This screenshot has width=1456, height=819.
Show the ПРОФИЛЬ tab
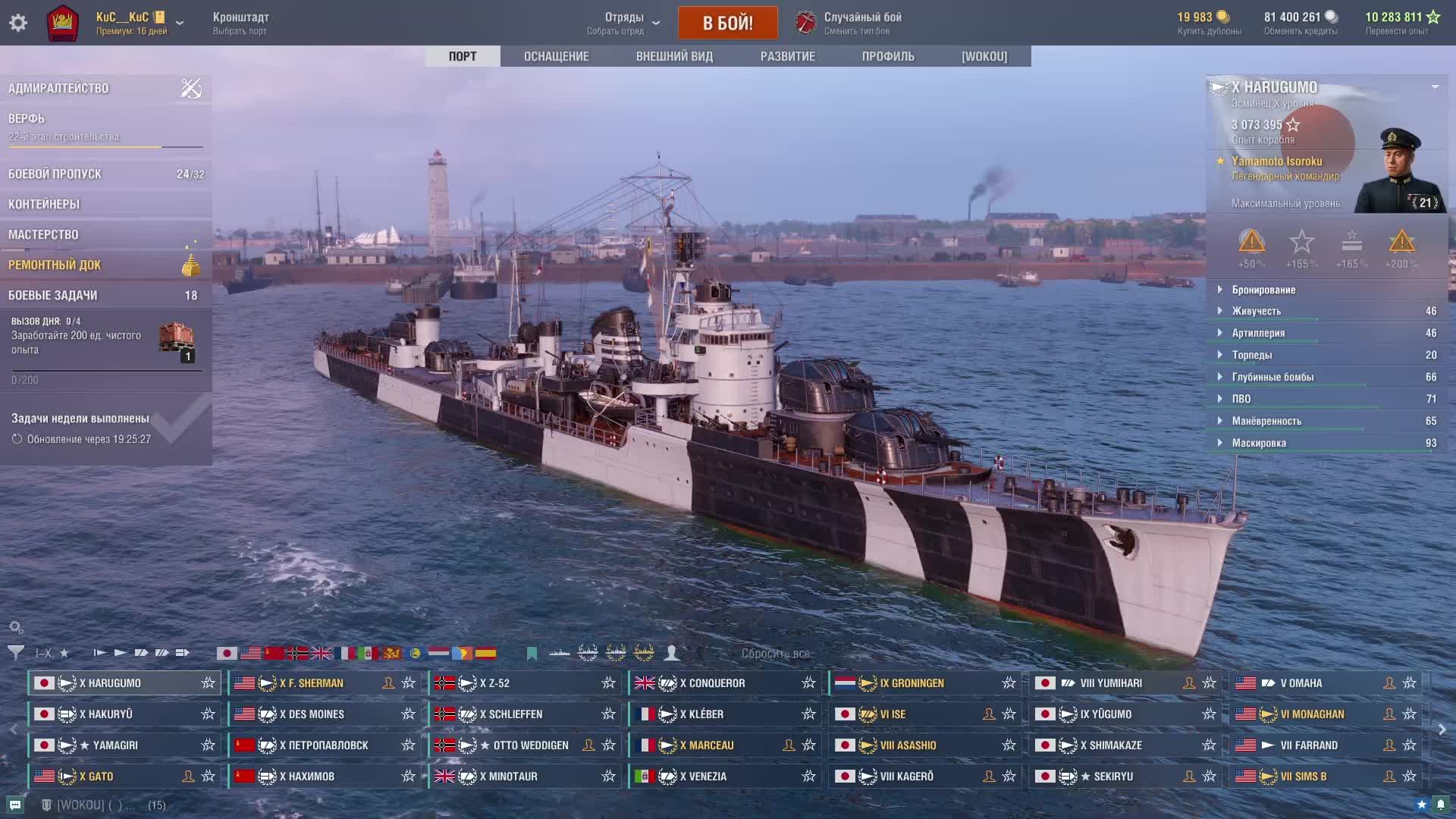coord(888,56)
